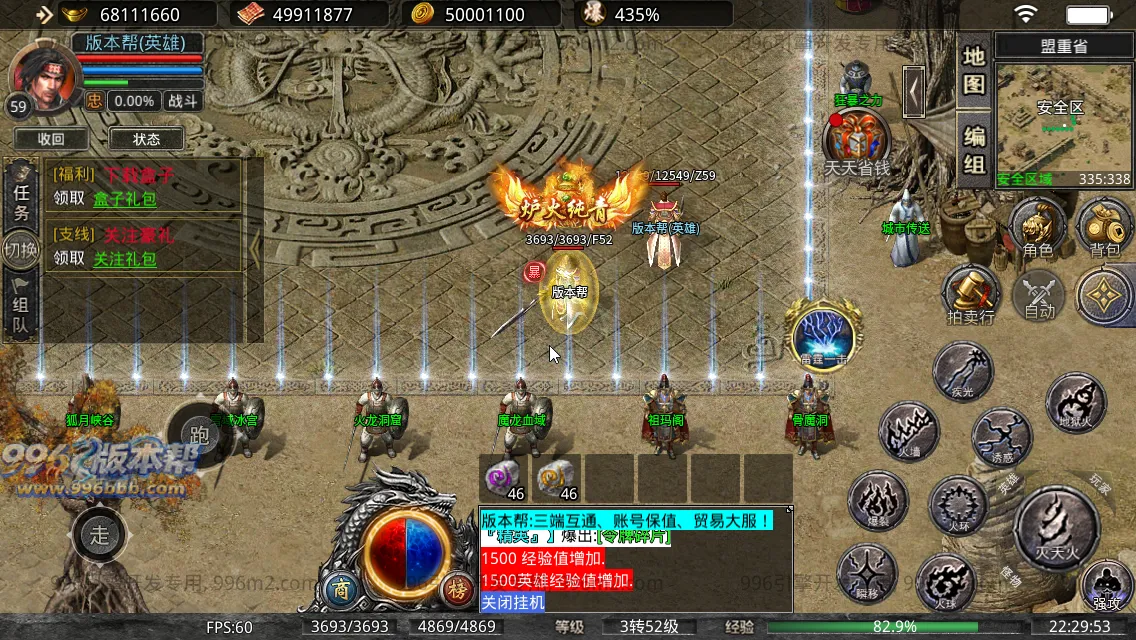
Task: Open the 地图 map tab
Action: coord(974,70)
